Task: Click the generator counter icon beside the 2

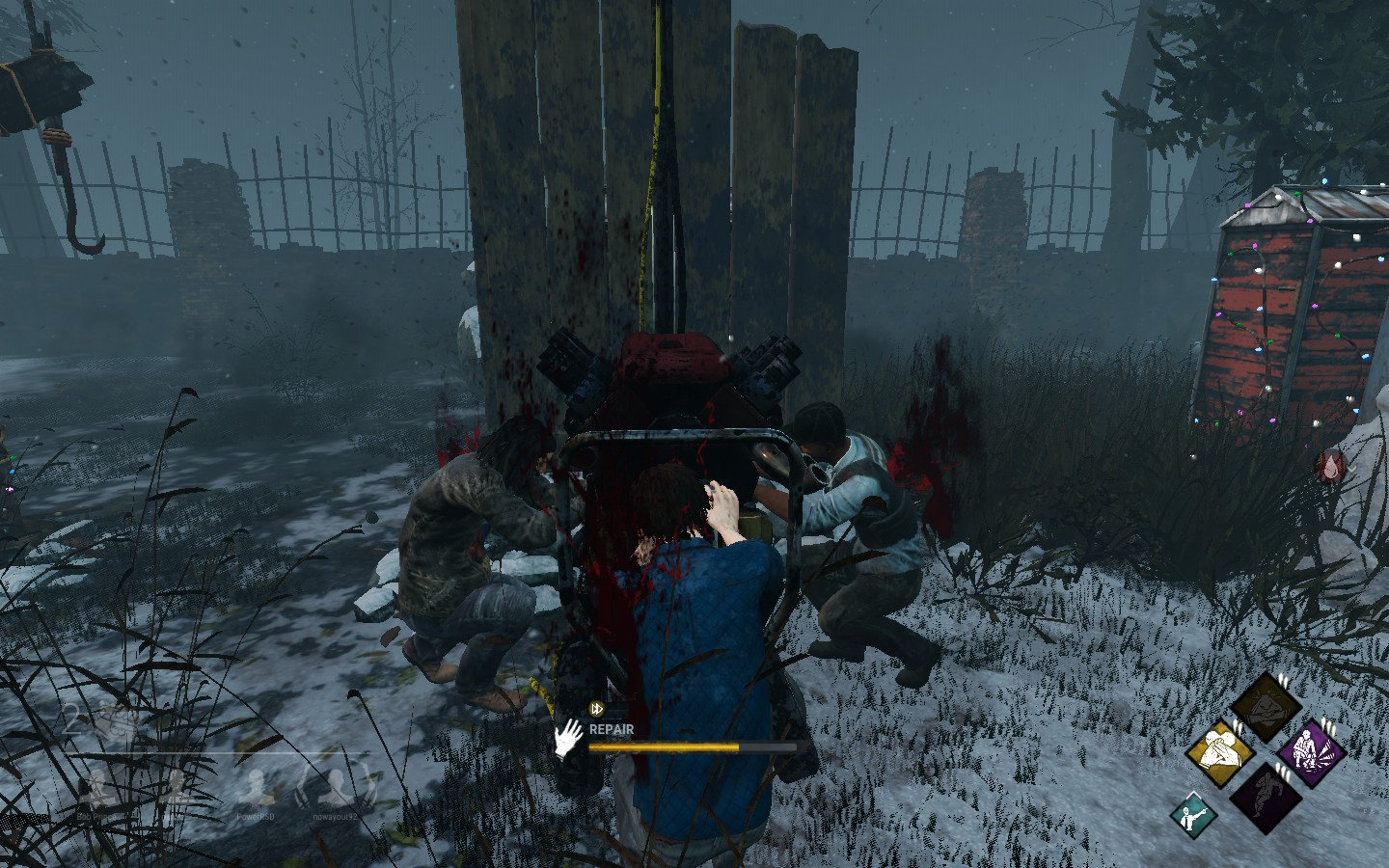Action: pyautogui.click(x=115, y=720)
